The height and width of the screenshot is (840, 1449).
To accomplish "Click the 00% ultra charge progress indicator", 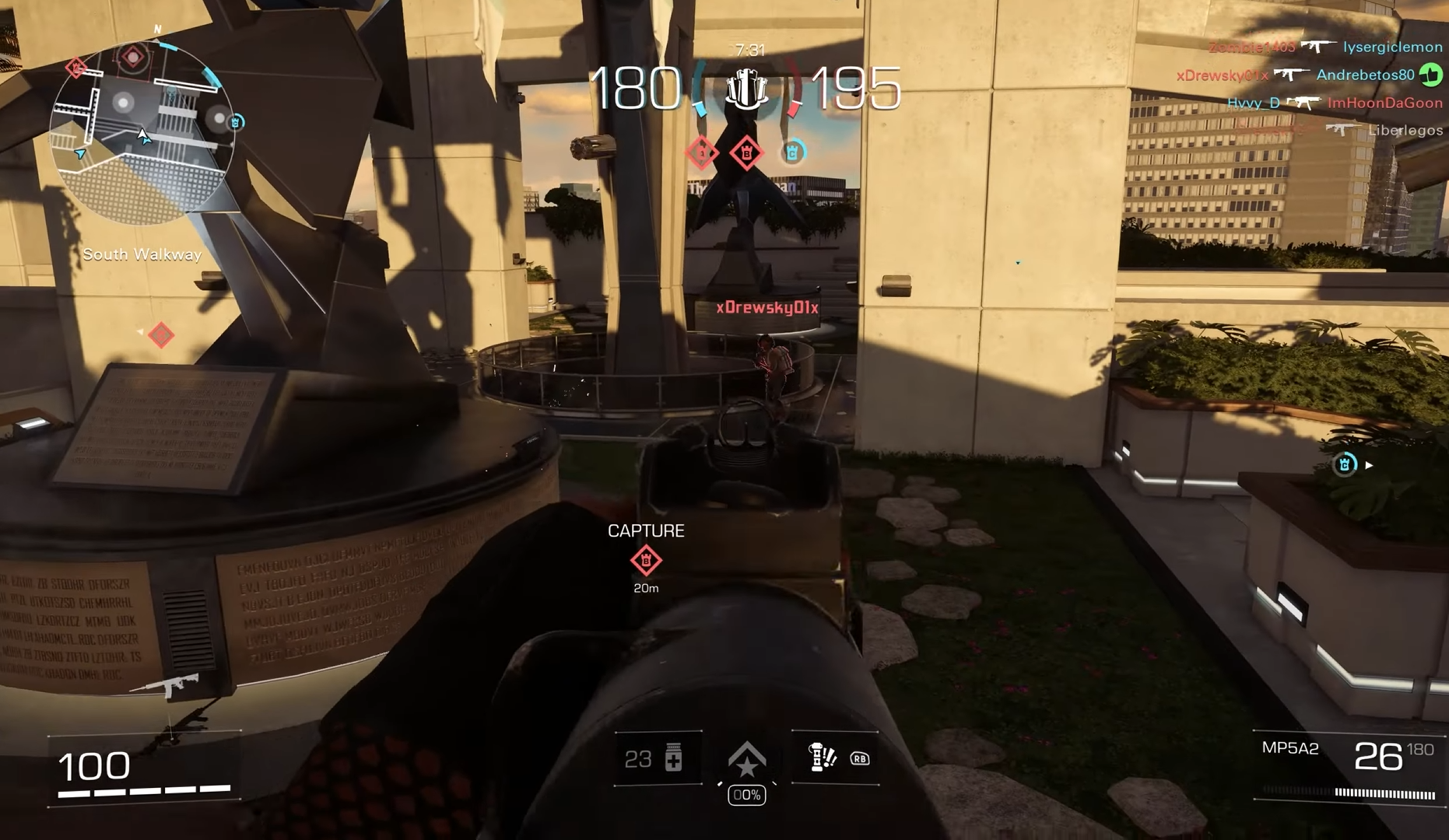I will (746, 794).
